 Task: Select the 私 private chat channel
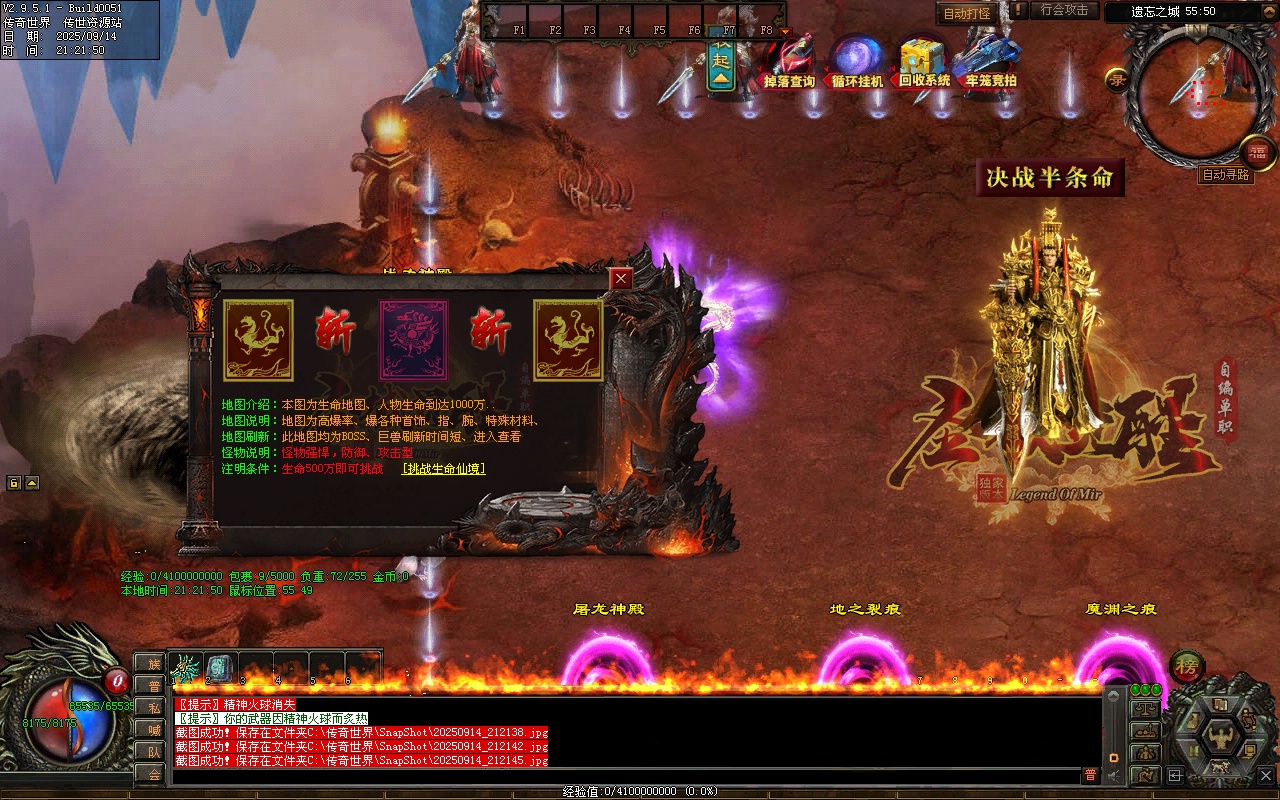pyautogui.click(x=153, y=708)
